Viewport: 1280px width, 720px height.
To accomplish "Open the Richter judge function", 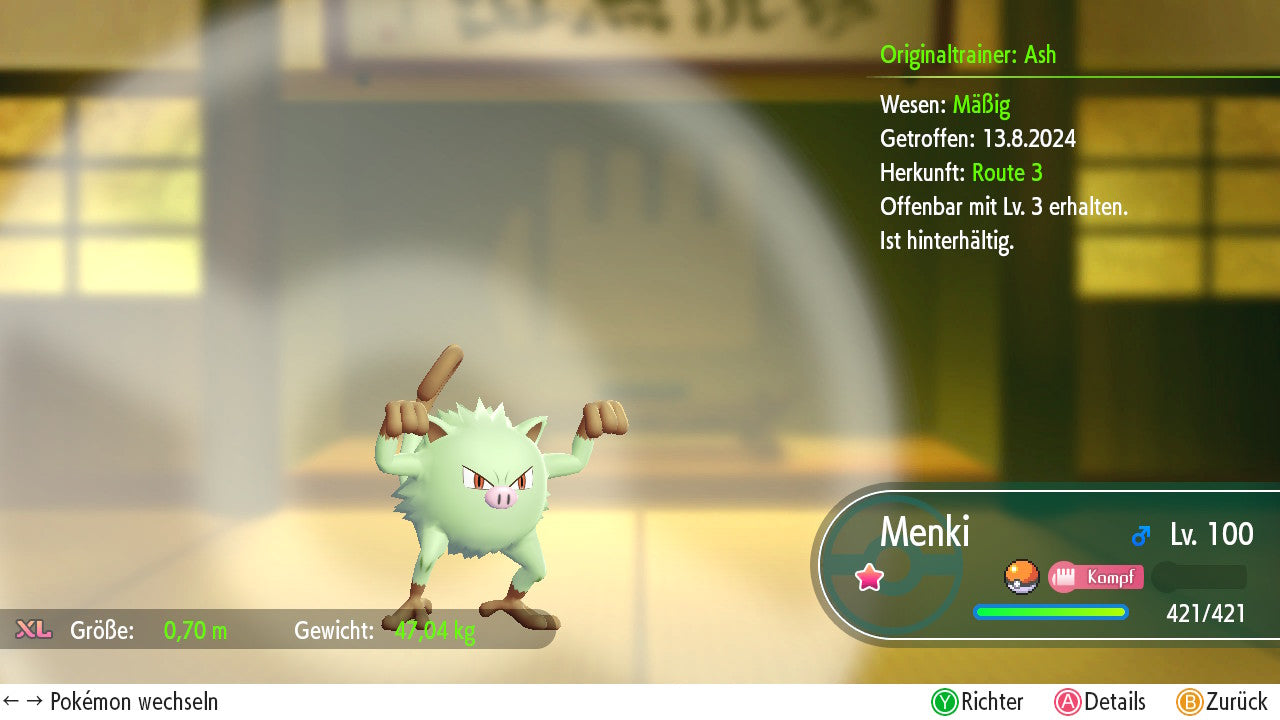I will click(978, 702).
